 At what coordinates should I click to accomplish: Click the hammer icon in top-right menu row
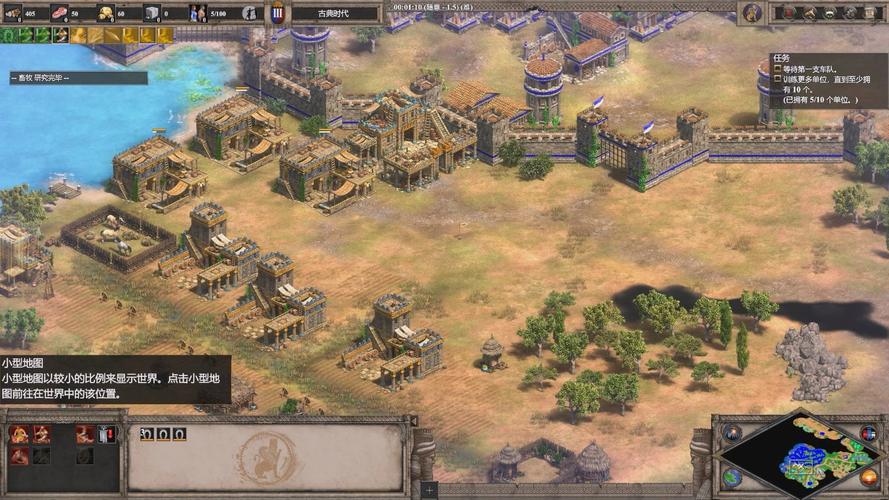(810, 13)
